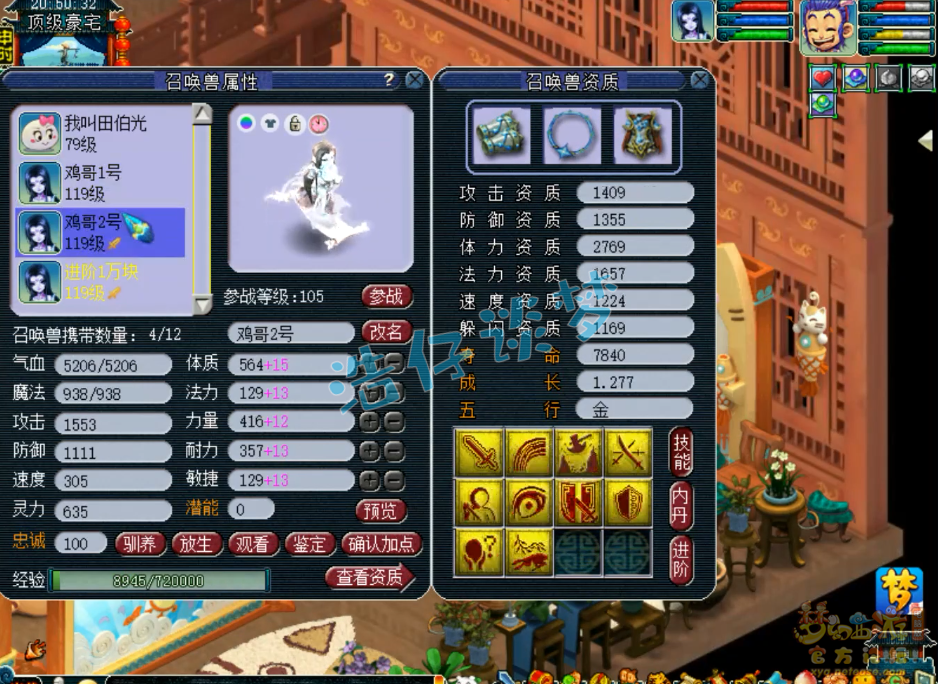Rename the pet with 改名 button
Viewport: 938px width, 684px height.
coord(386,332)
